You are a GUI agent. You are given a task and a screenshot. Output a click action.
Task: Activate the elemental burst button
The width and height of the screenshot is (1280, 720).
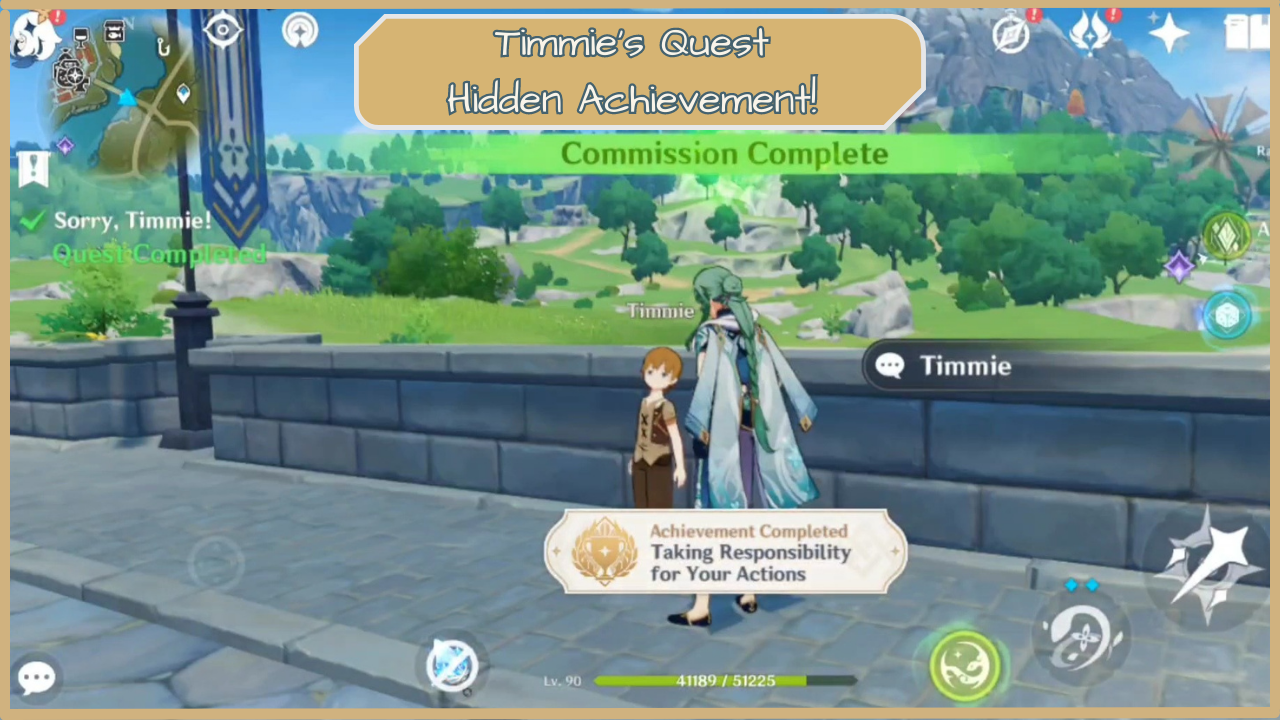point(963,665)
